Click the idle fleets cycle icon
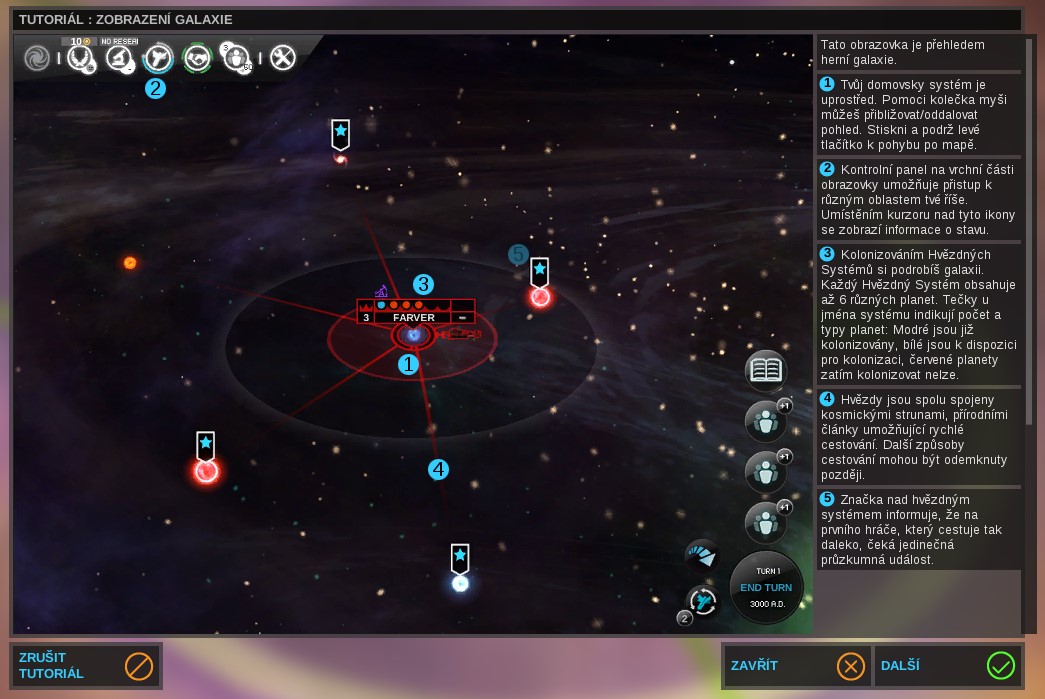The image size is (1045, 699). point(702,601)
